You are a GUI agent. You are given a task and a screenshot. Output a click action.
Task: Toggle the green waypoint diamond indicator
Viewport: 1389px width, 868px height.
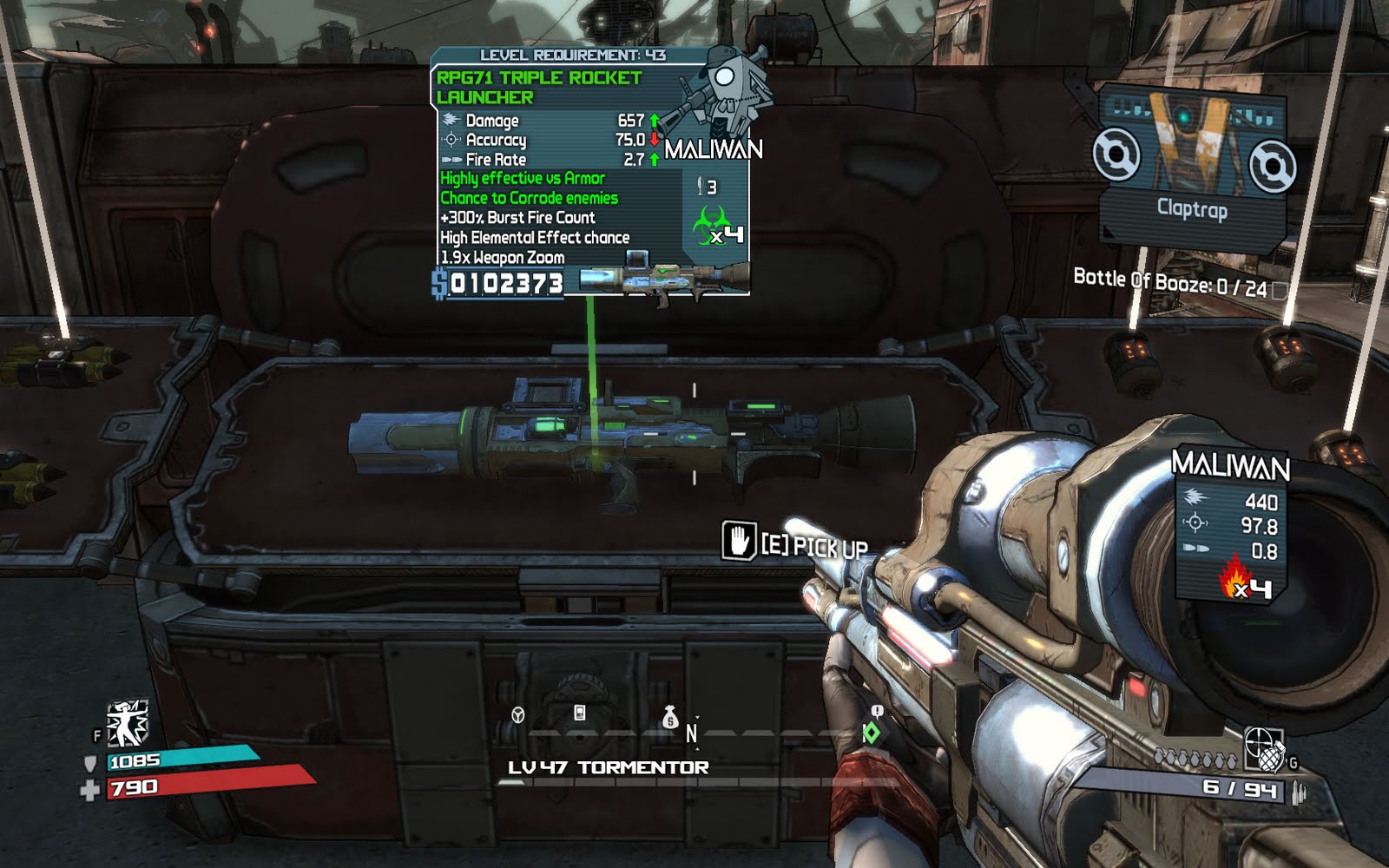[872, 733]
